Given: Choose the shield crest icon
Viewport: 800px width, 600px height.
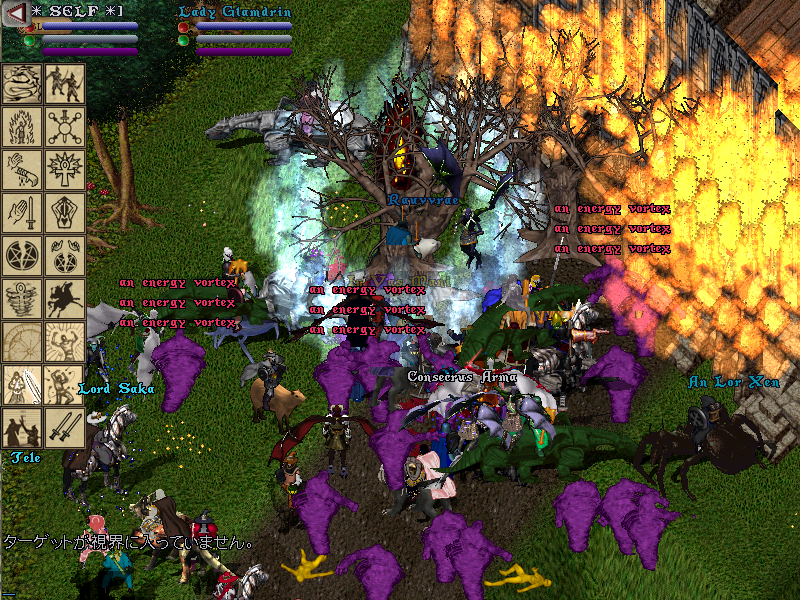Looking at the screenshot, I should pyautogui.click(x=65, y=212).
